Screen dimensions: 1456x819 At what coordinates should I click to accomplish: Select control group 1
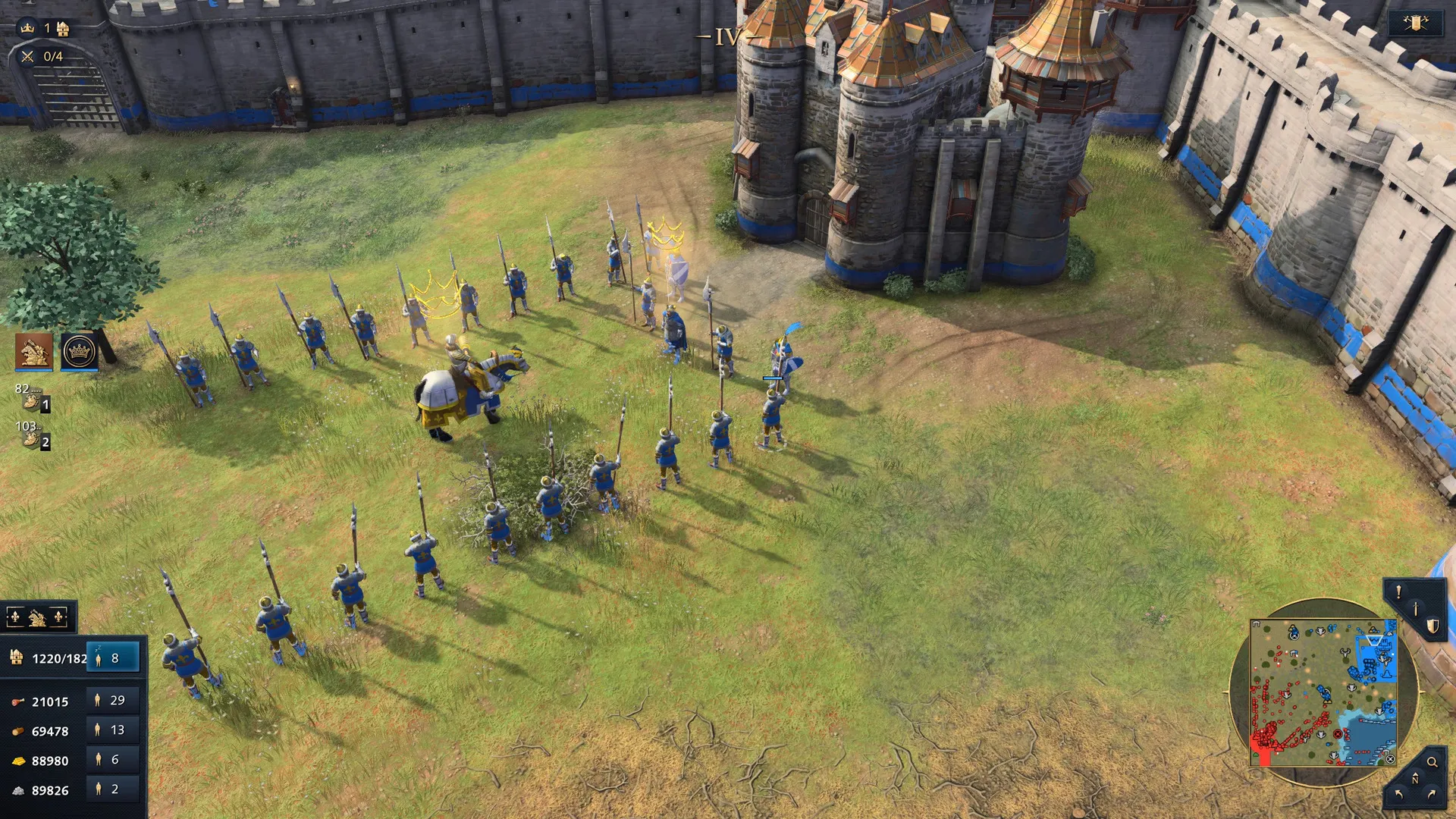(x=33, y=398)
